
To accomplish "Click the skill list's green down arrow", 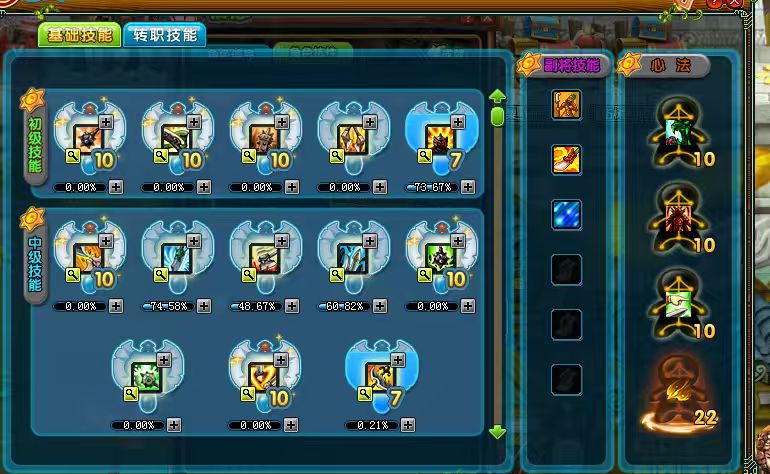I will (497, 431).
